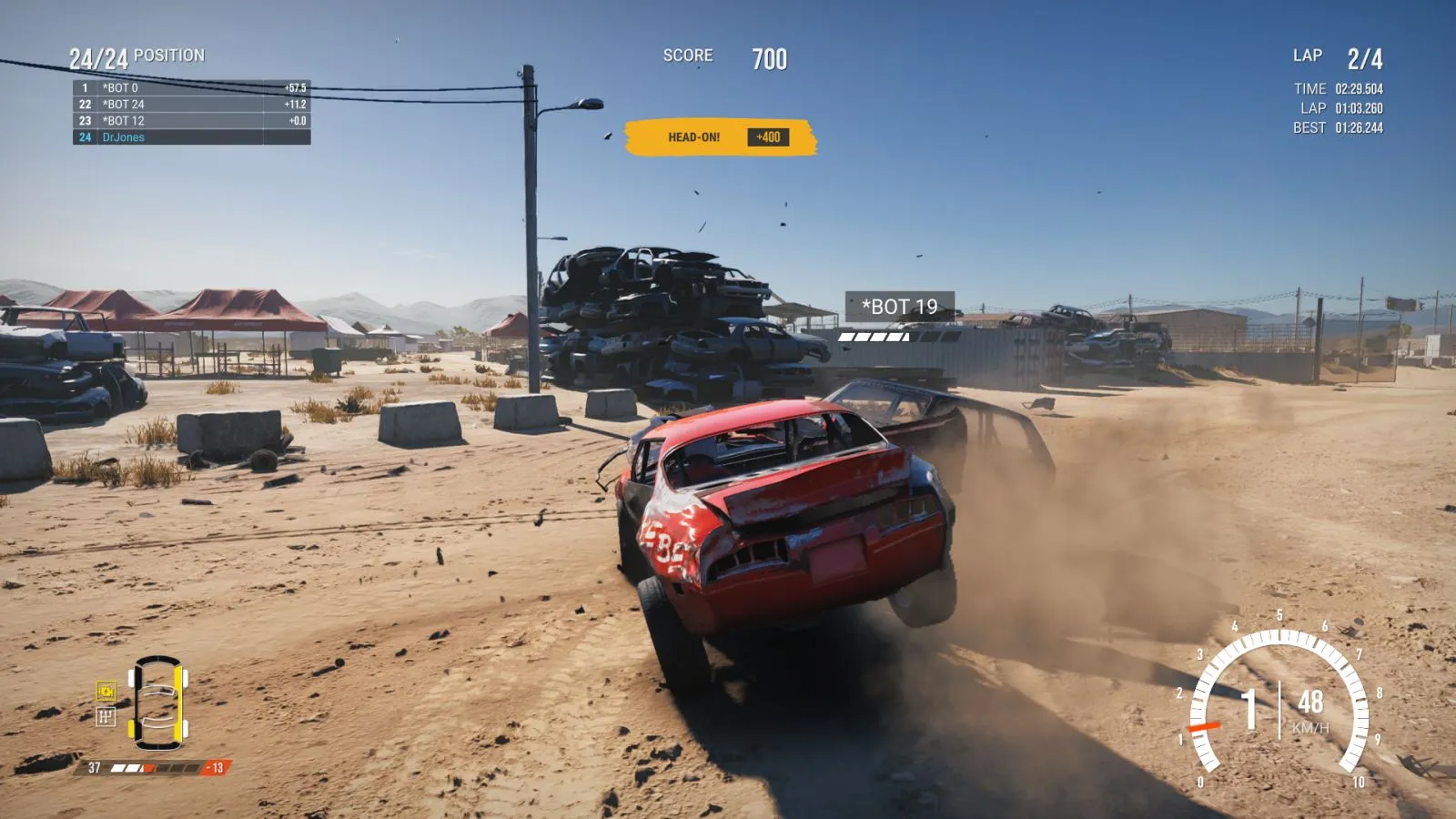1456x819 pixels.
Task: Click the yellow car damage diagram
Action: tap(157, 702)
